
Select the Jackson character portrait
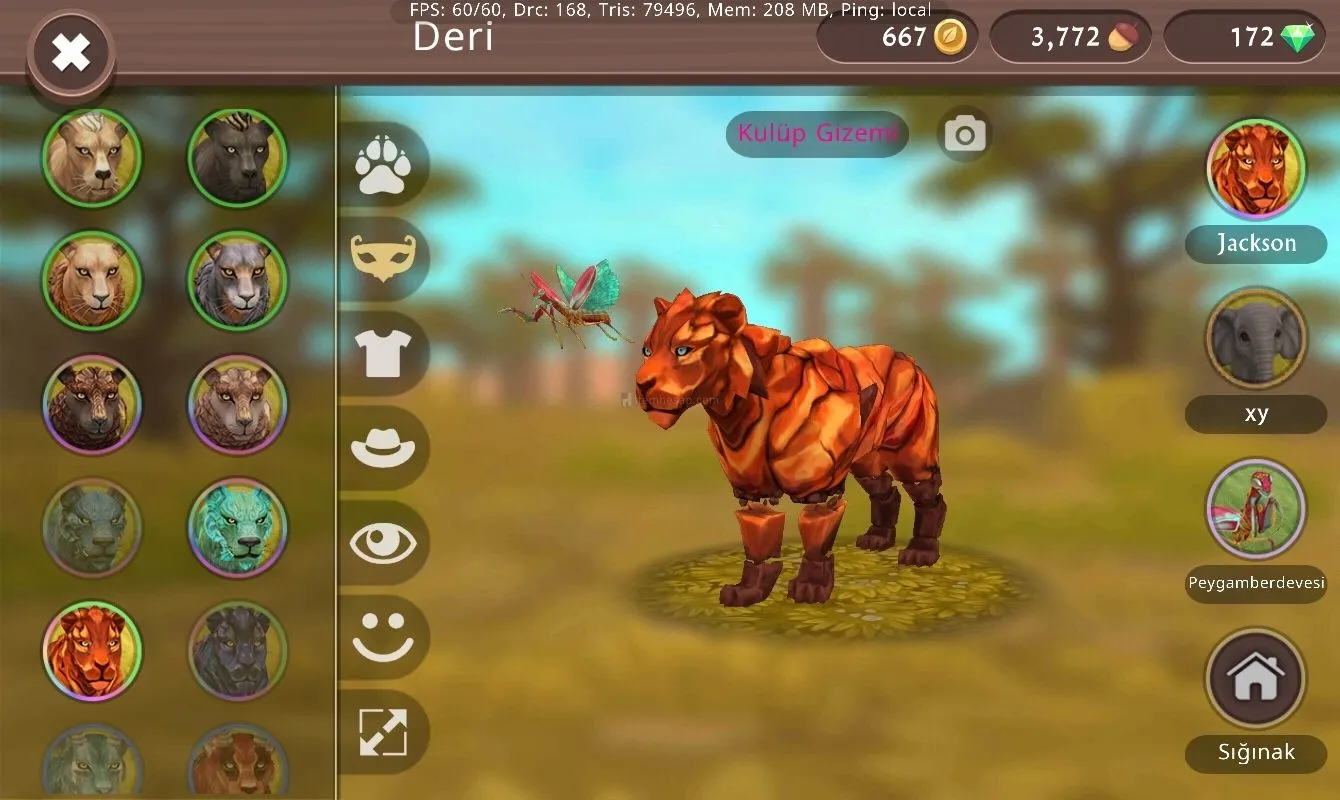tap(1255, 169)
